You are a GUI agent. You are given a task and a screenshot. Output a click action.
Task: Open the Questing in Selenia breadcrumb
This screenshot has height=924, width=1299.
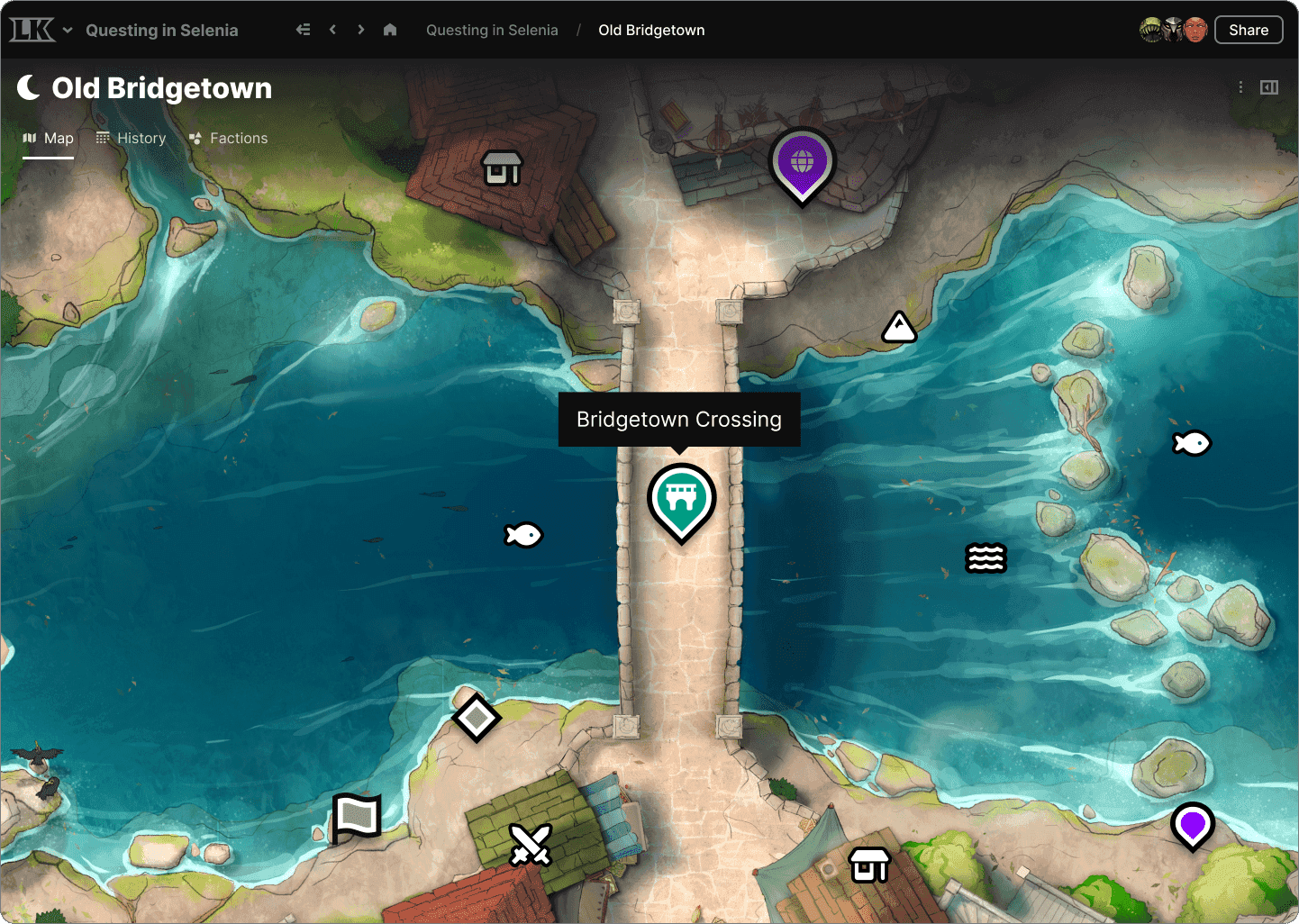492,30
